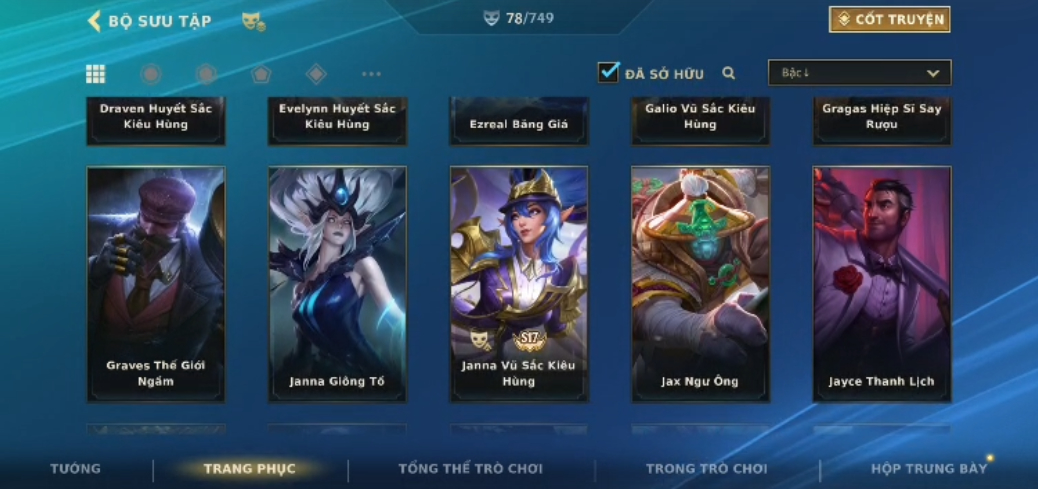Choose Janna Vũ Sắc Kiêu Hùng skin
Viewport: 1038px width, 489px height.
[519, 284]
